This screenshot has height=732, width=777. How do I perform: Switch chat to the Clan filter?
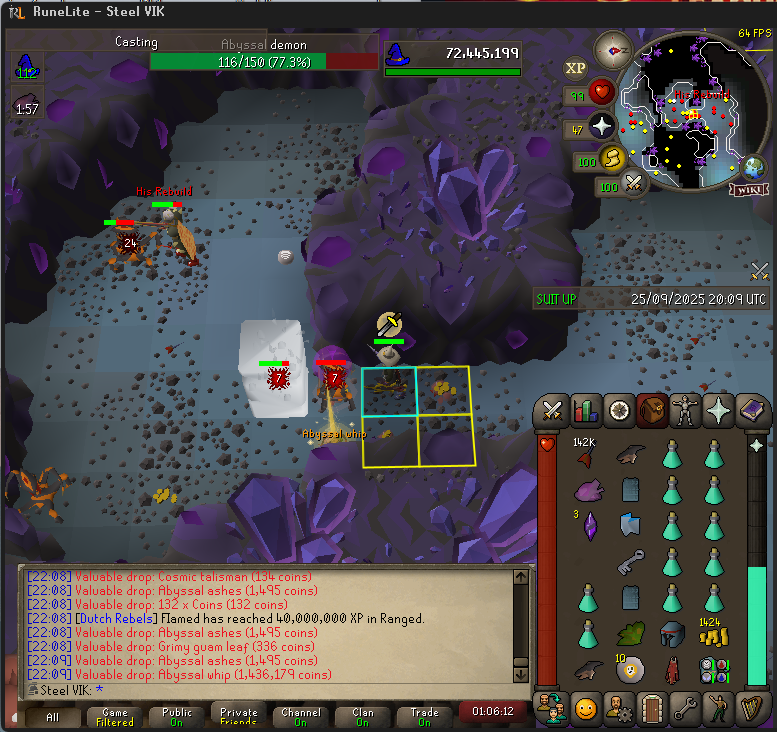[363, 716]
